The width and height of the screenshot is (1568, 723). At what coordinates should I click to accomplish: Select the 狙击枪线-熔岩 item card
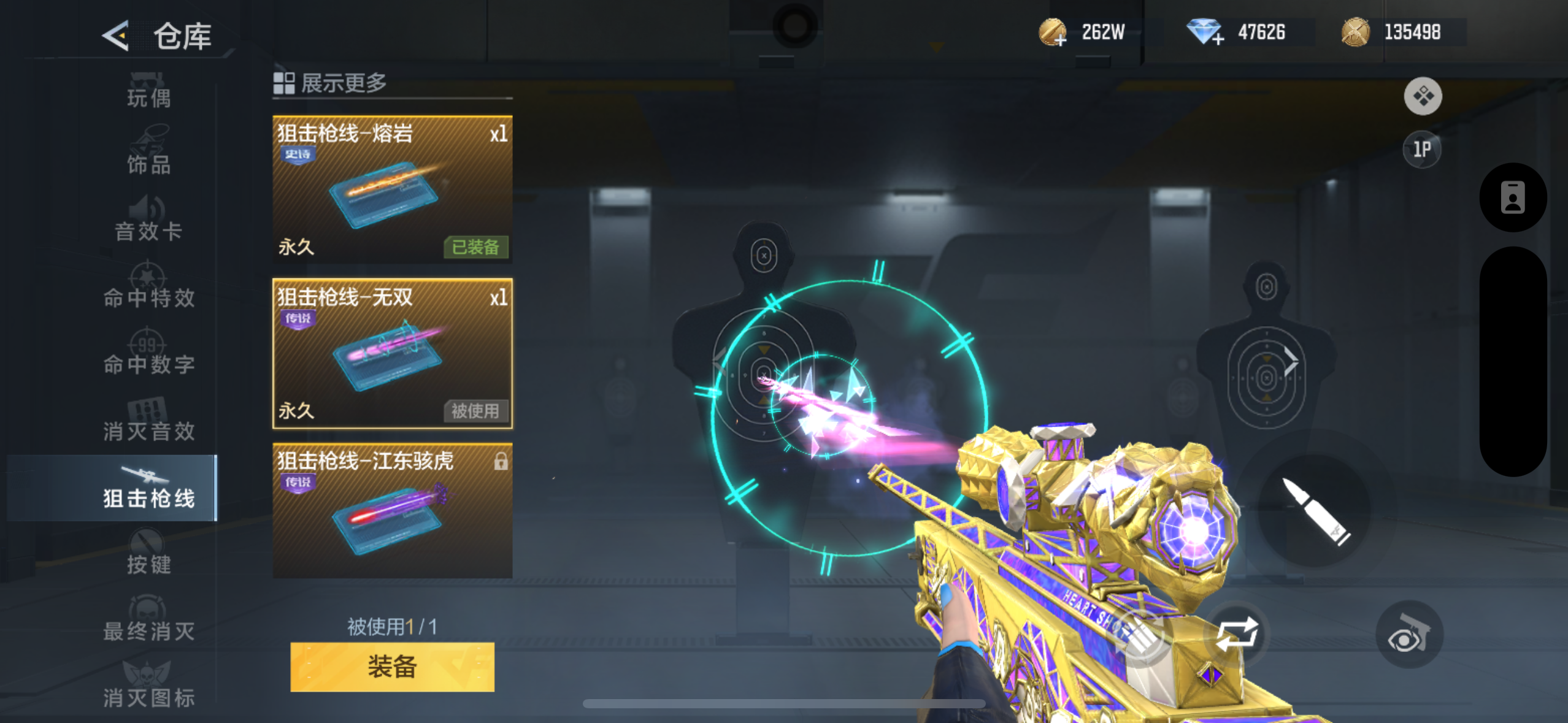click(x=392, y=189)
